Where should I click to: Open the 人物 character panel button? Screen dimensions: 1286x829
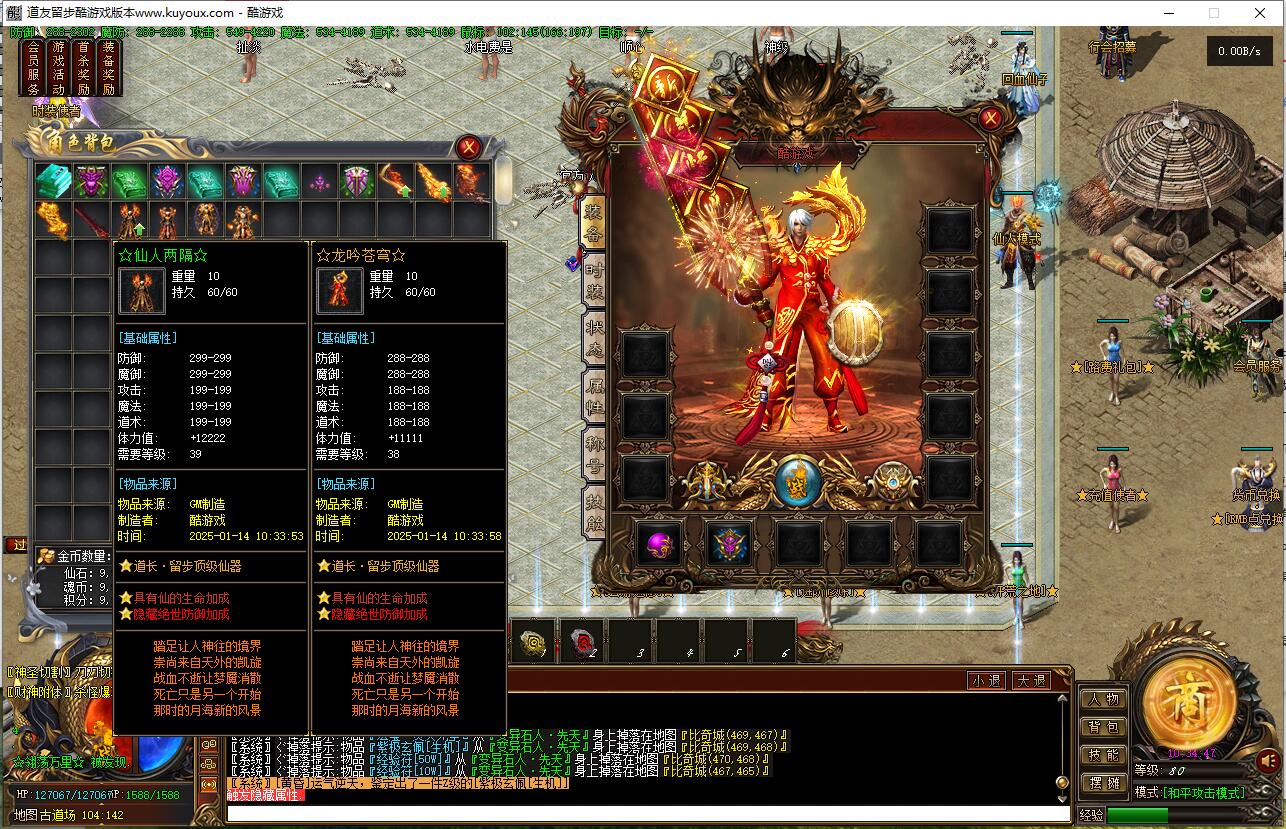coord(1103,699)
